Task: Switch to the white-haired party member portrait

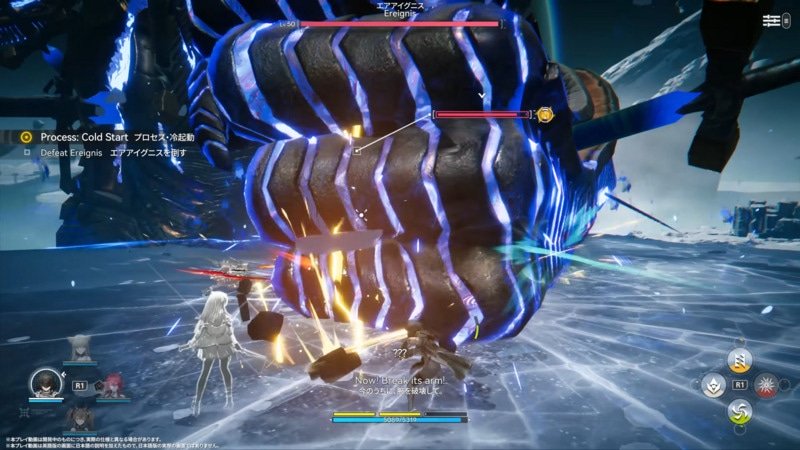Action: coord(78,350)
